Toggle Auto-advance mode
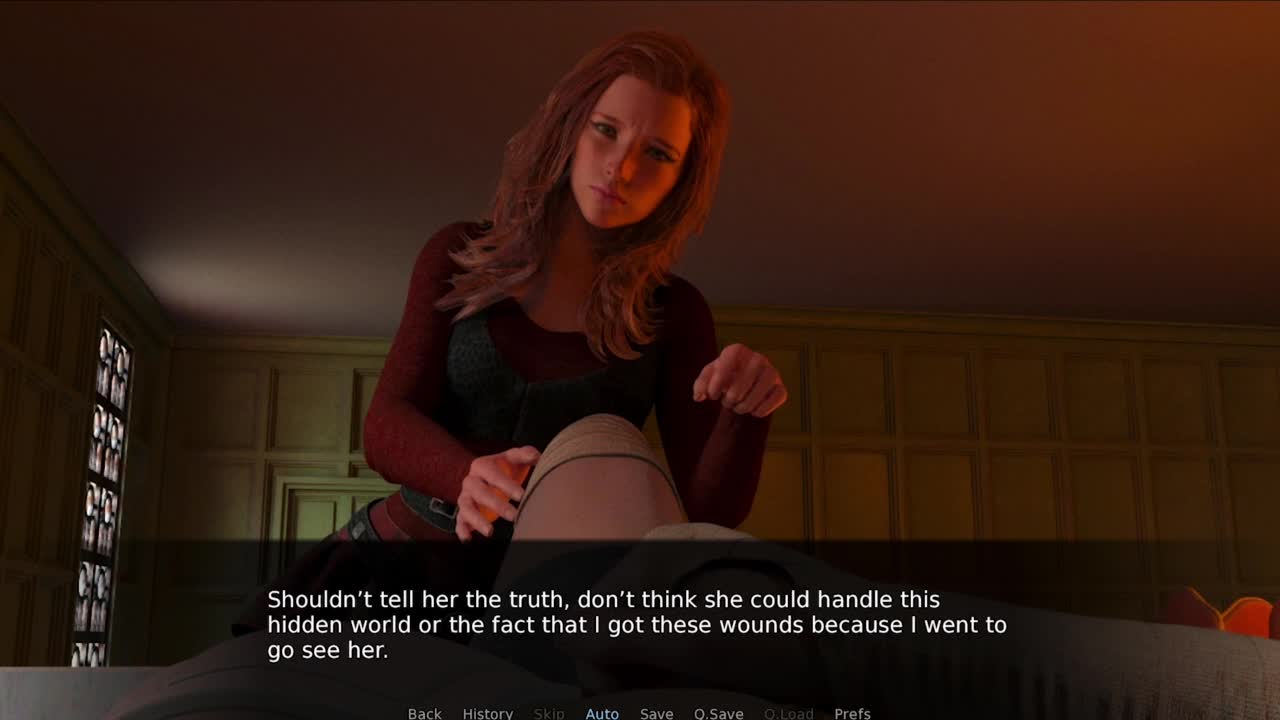 coord(602,713)
